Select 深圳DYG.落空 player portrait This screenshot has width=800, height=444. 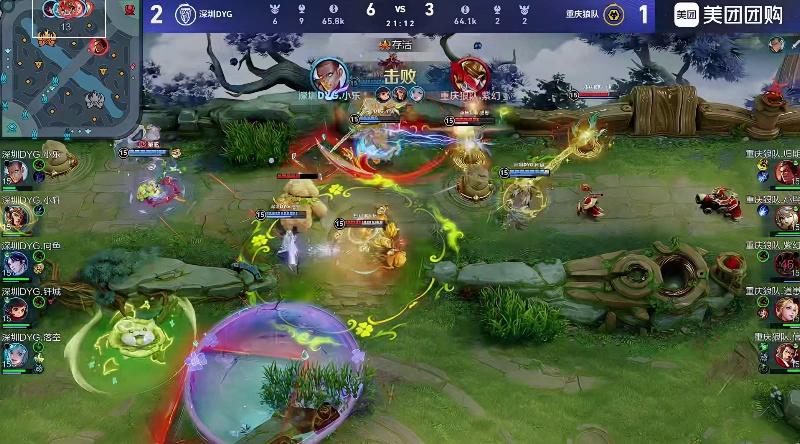17,355
